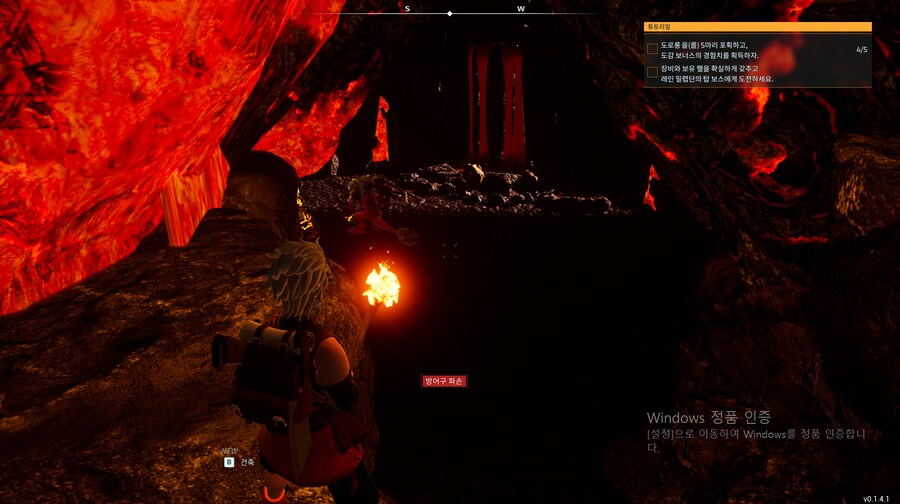Viewport: 900px width, 504px height.
Task: Select the 튜토리얼 tracker header
Action: coord(757,28)
